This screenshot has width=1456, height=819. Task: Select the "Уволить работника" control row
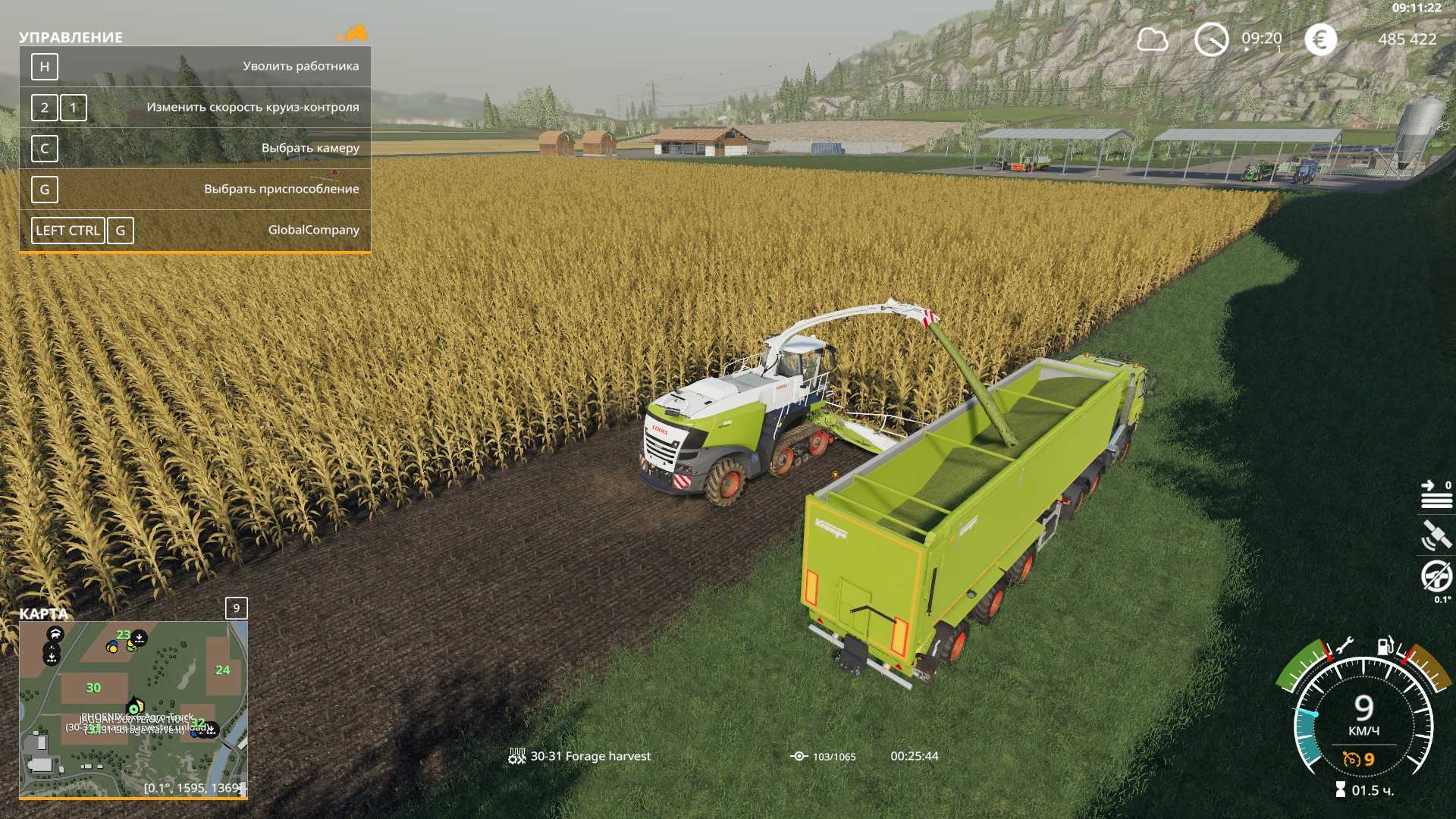pos(195,67)
